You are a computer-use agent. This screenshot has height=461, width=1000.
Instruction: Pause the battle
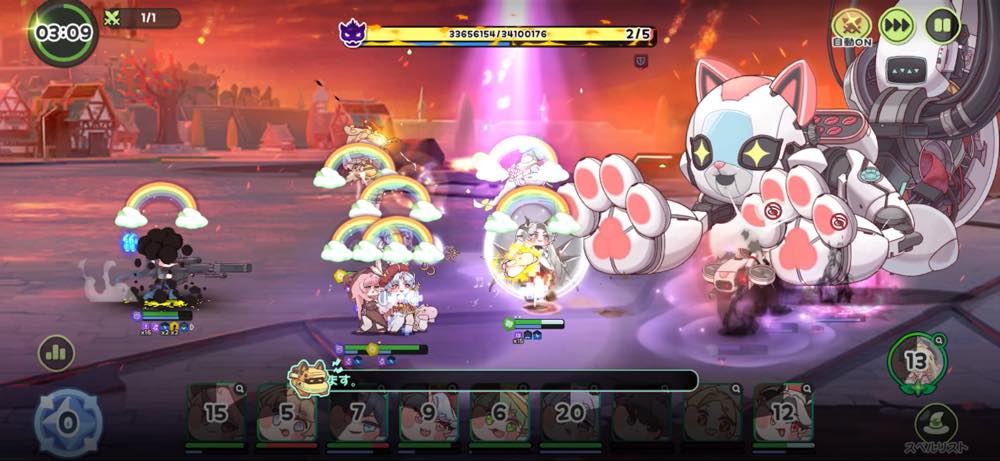(x=942, y=24)
